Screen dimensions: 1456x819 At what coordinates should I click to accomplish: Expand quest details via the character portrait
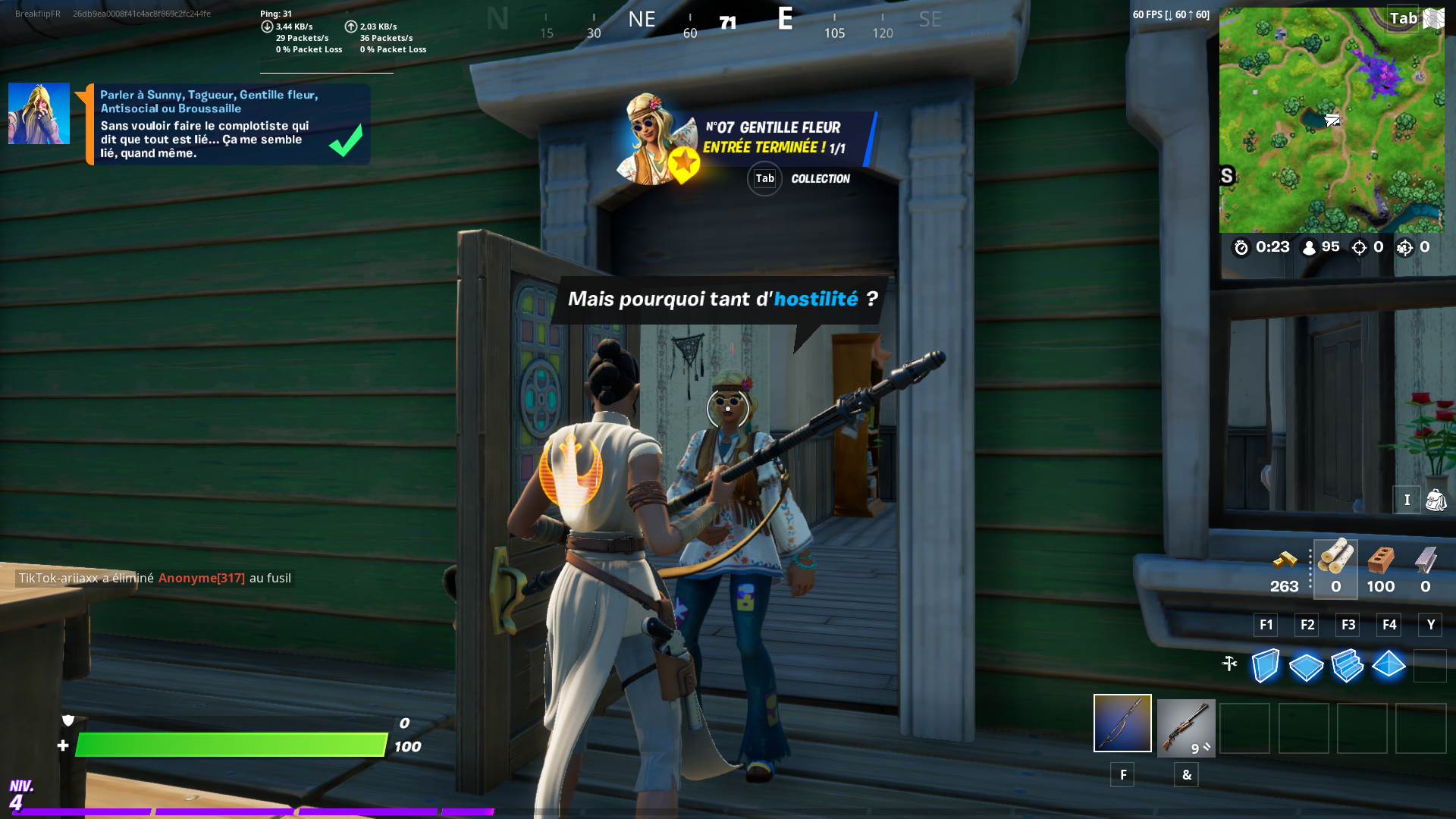pyautogui.click(x=38, y=113)
